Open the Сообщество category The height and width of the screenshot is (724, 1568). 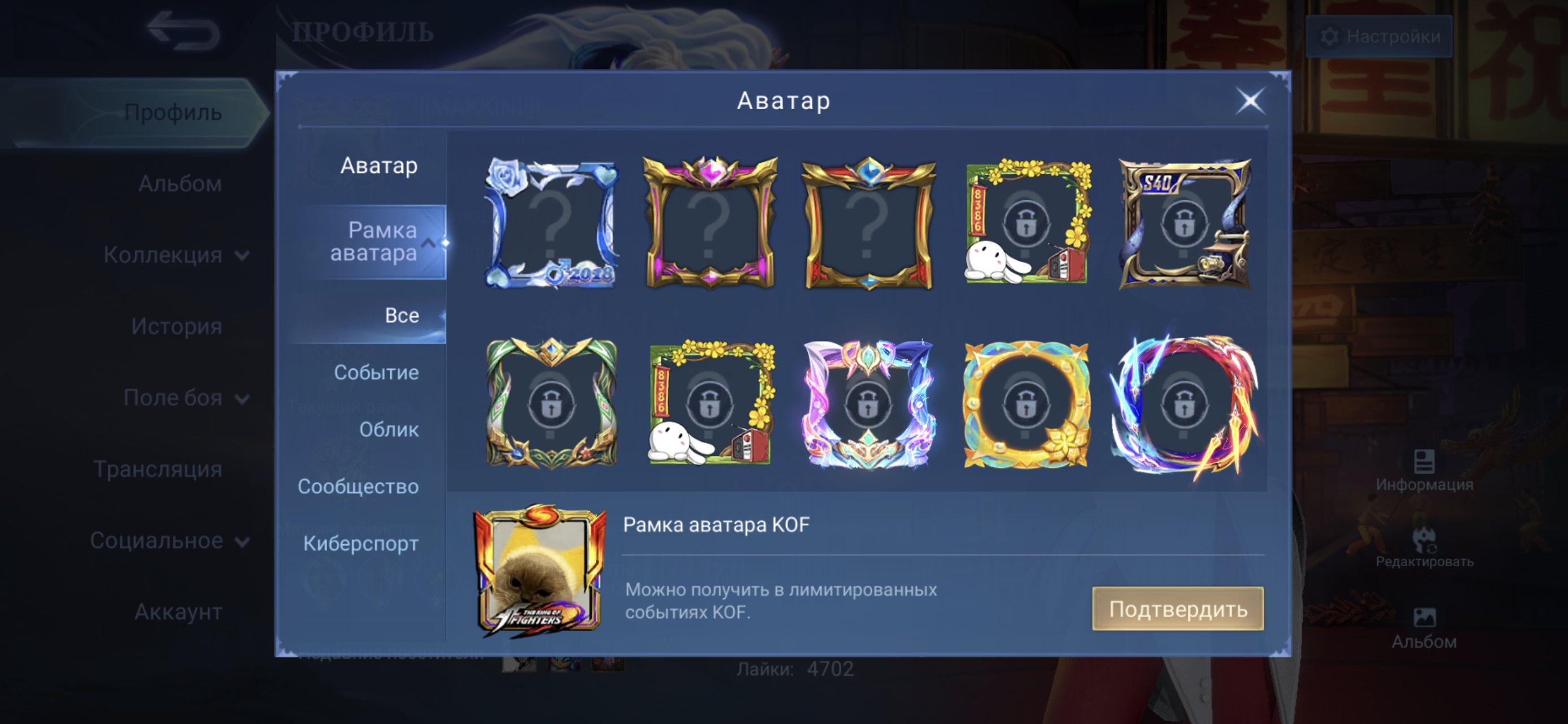[358, 486]
